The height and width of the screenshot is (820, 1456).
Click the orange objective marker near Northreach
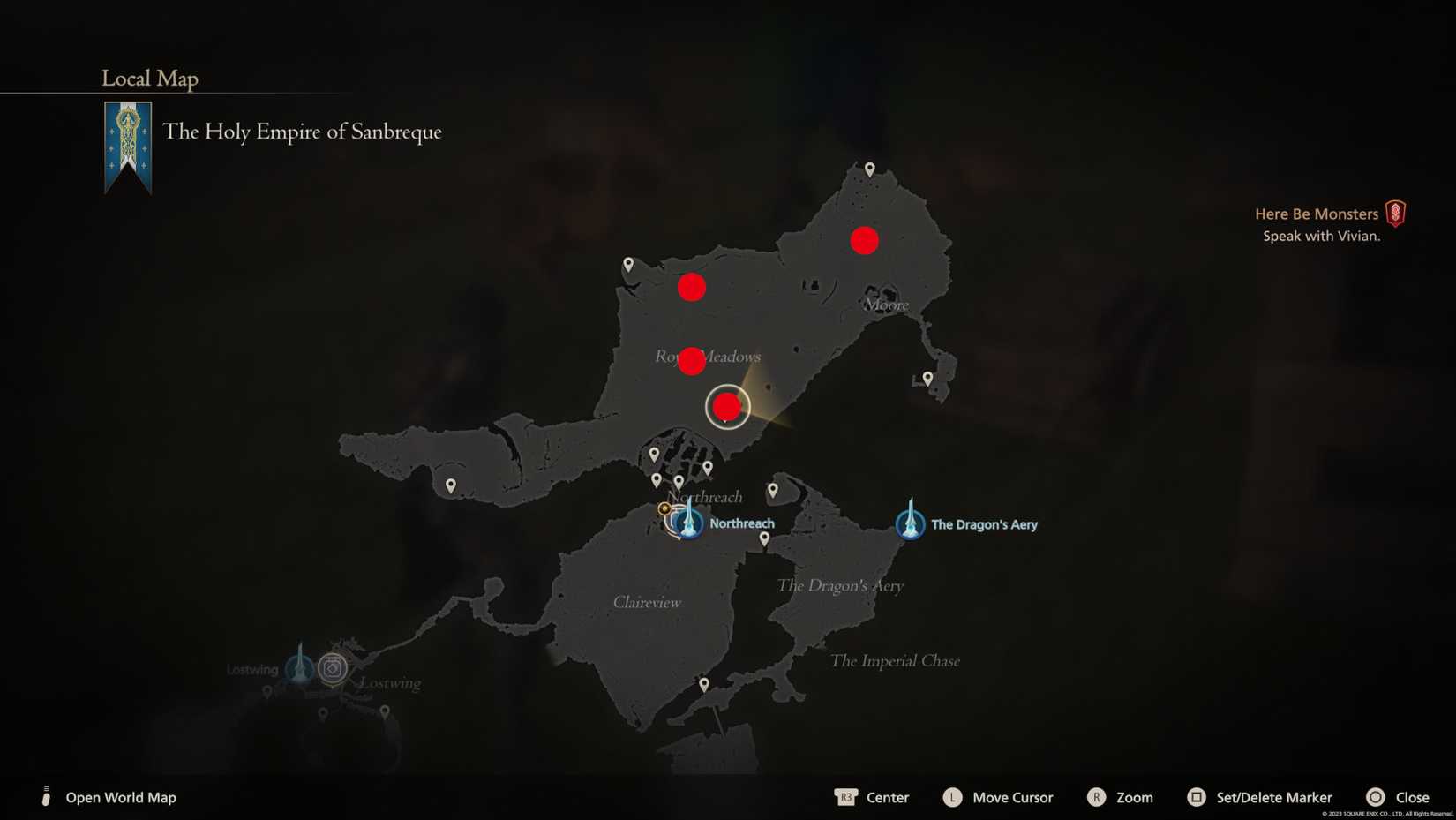click(664, 508)
